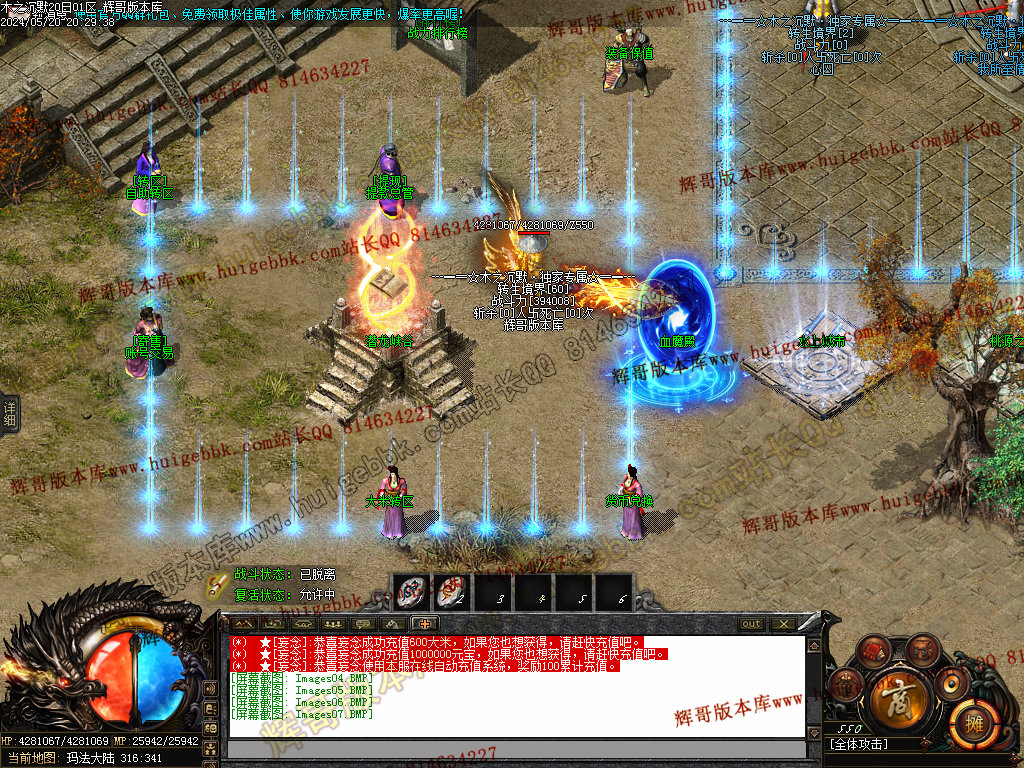Open the 战力排行榜 ranking label

(436, 32)
